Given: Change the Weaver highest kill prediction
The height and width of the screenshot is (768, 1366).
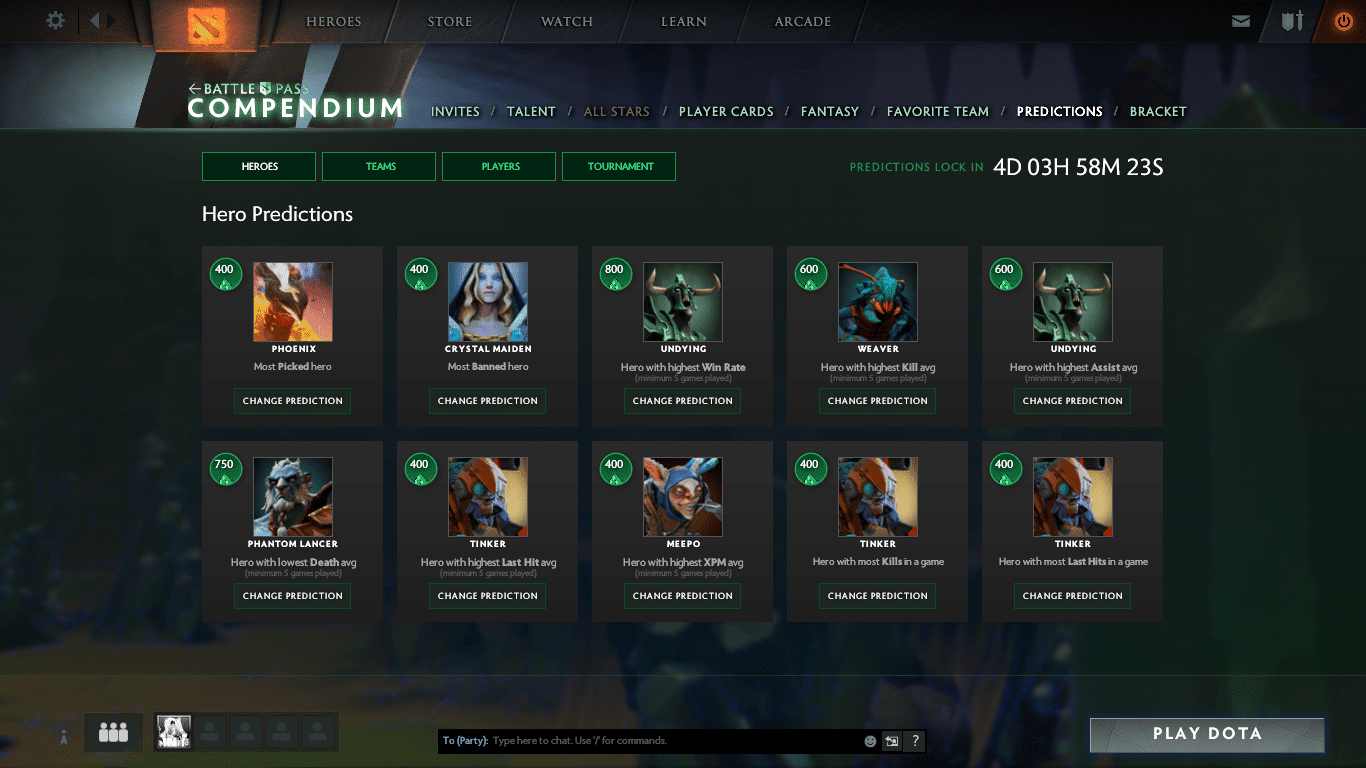Looking at the screenshot, I should pyautogui.click(x=877, y=401).
